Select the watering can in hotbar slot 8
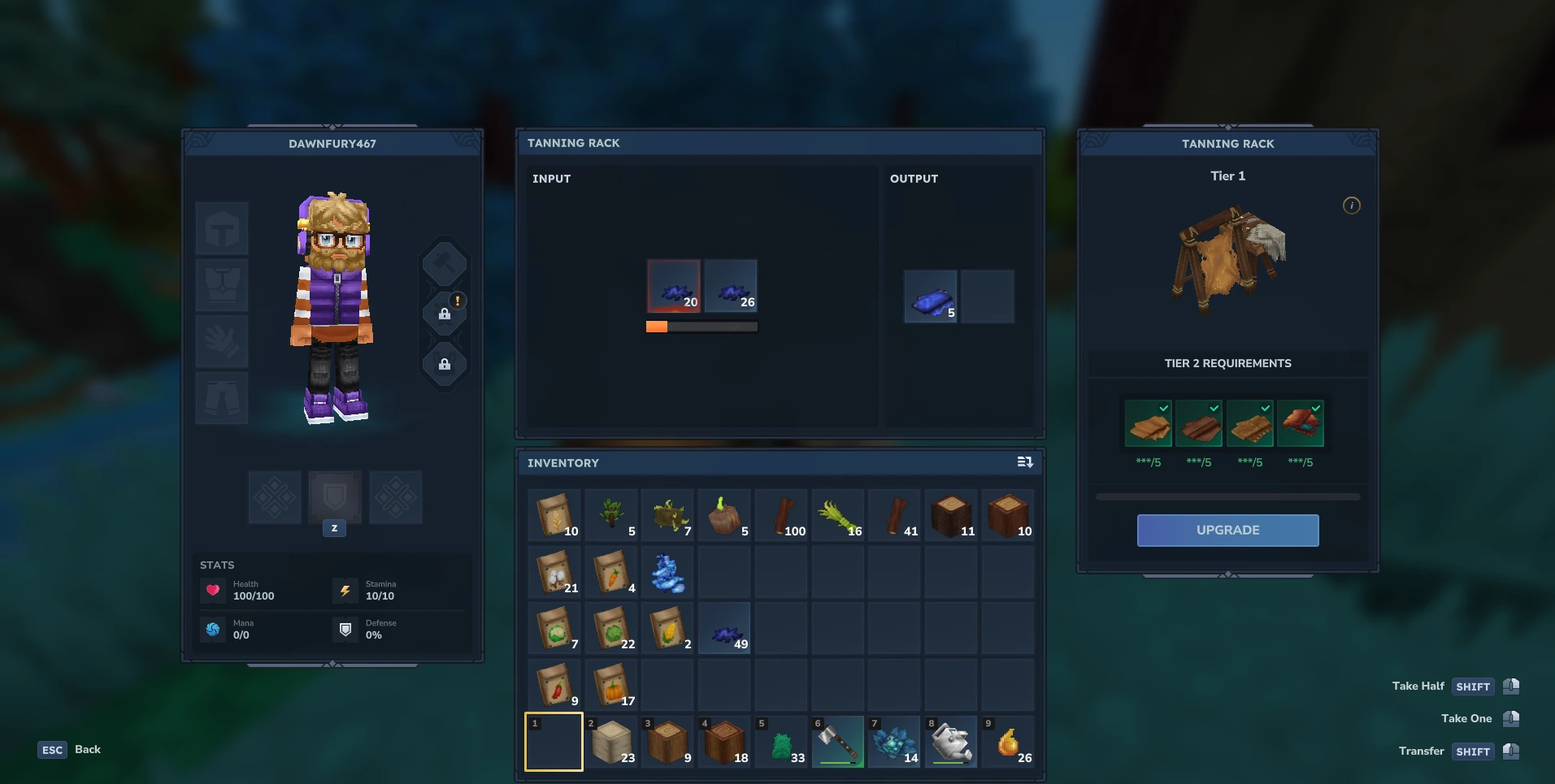 (x=950, y=741)
